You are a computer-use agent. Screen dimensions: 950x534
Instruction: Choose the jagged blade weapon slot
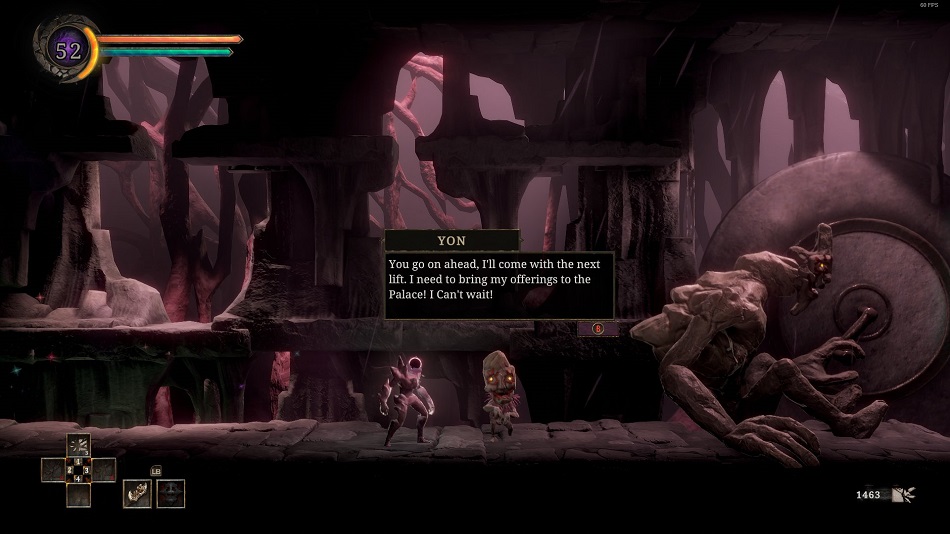point(137,493)
